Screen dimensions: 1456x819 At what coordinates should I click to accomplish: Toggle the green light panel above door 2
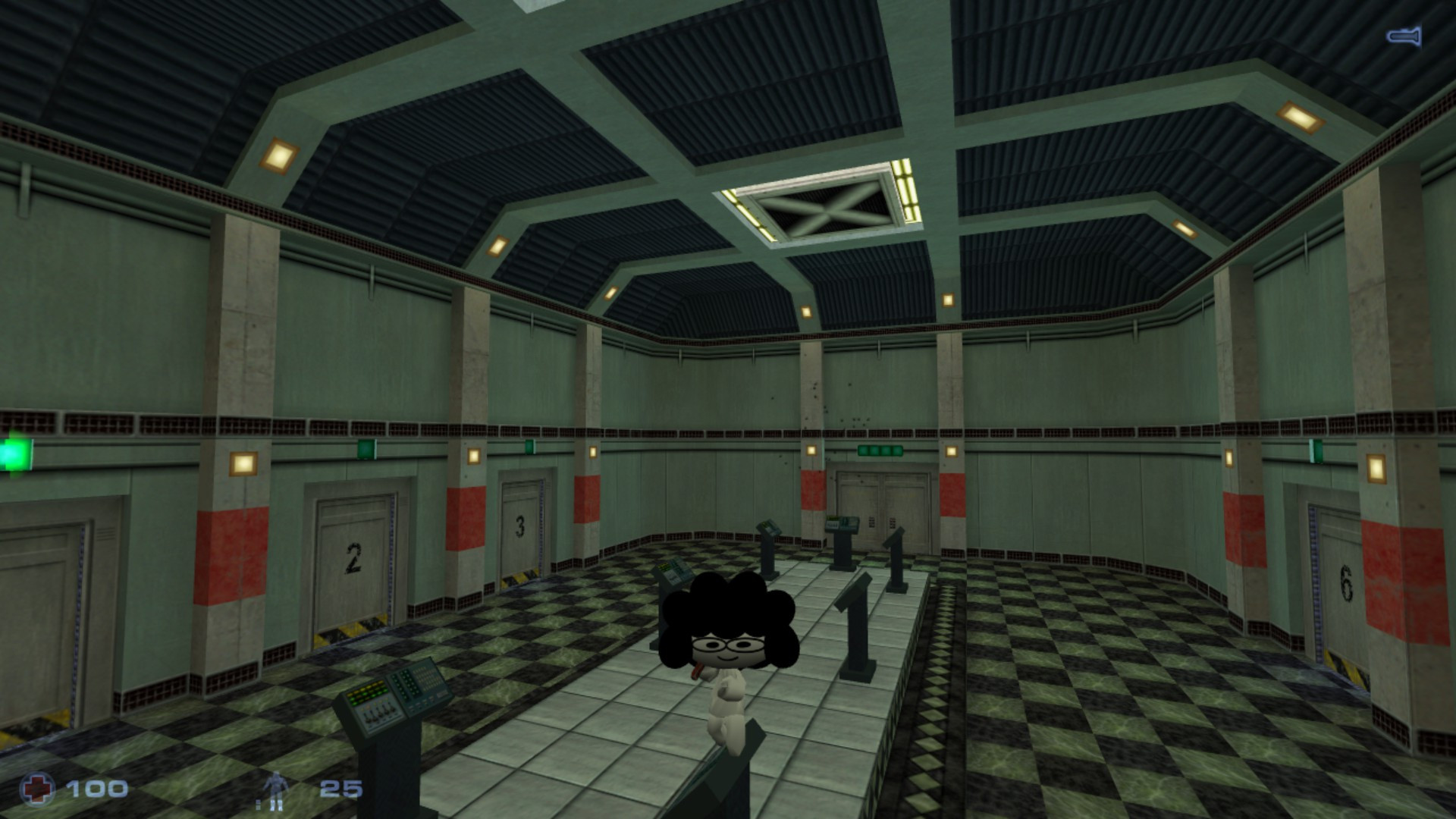(365, 449)
